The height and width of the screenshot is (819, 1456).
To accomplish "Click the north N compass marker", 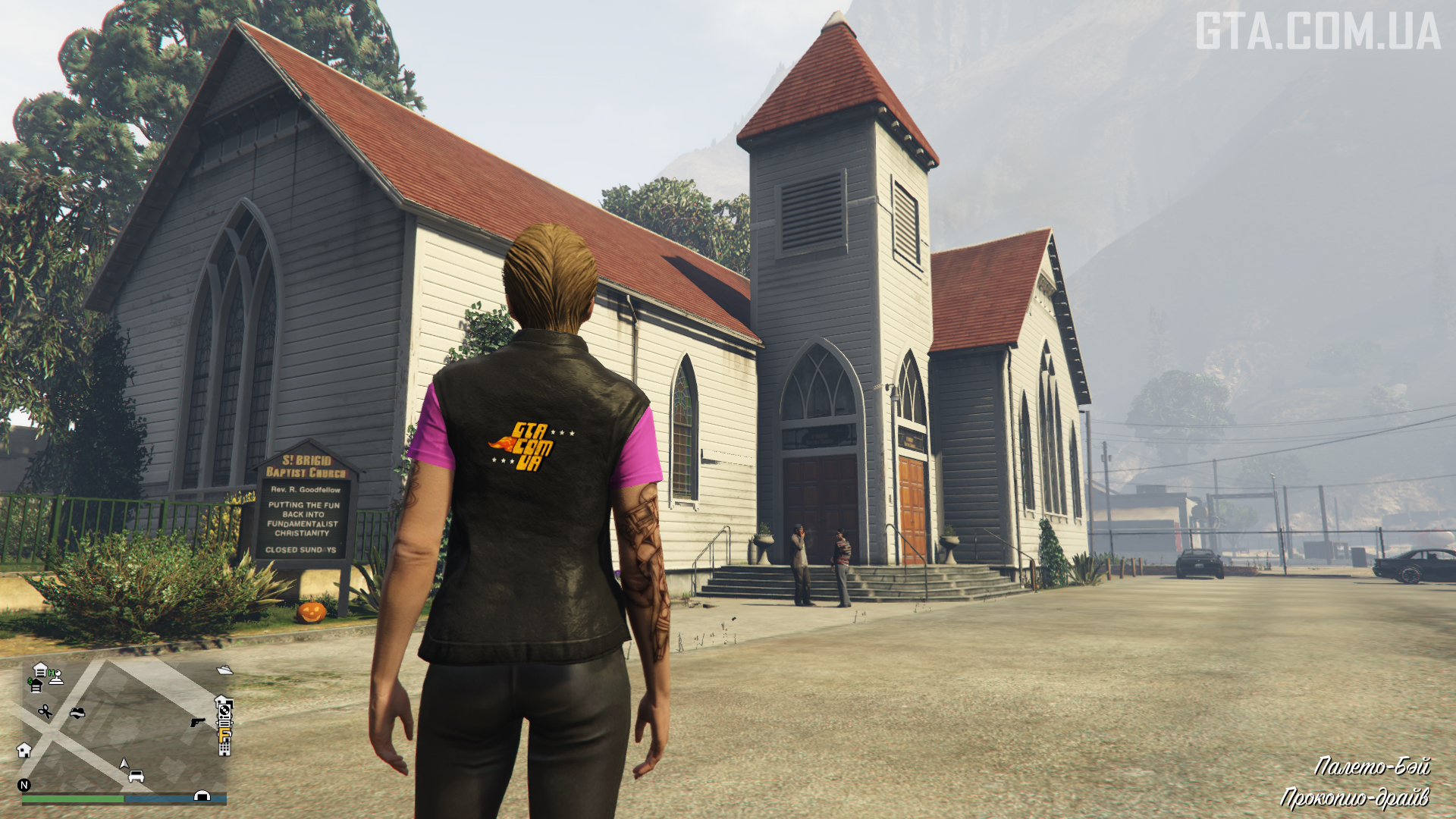I will pos(24,785).
